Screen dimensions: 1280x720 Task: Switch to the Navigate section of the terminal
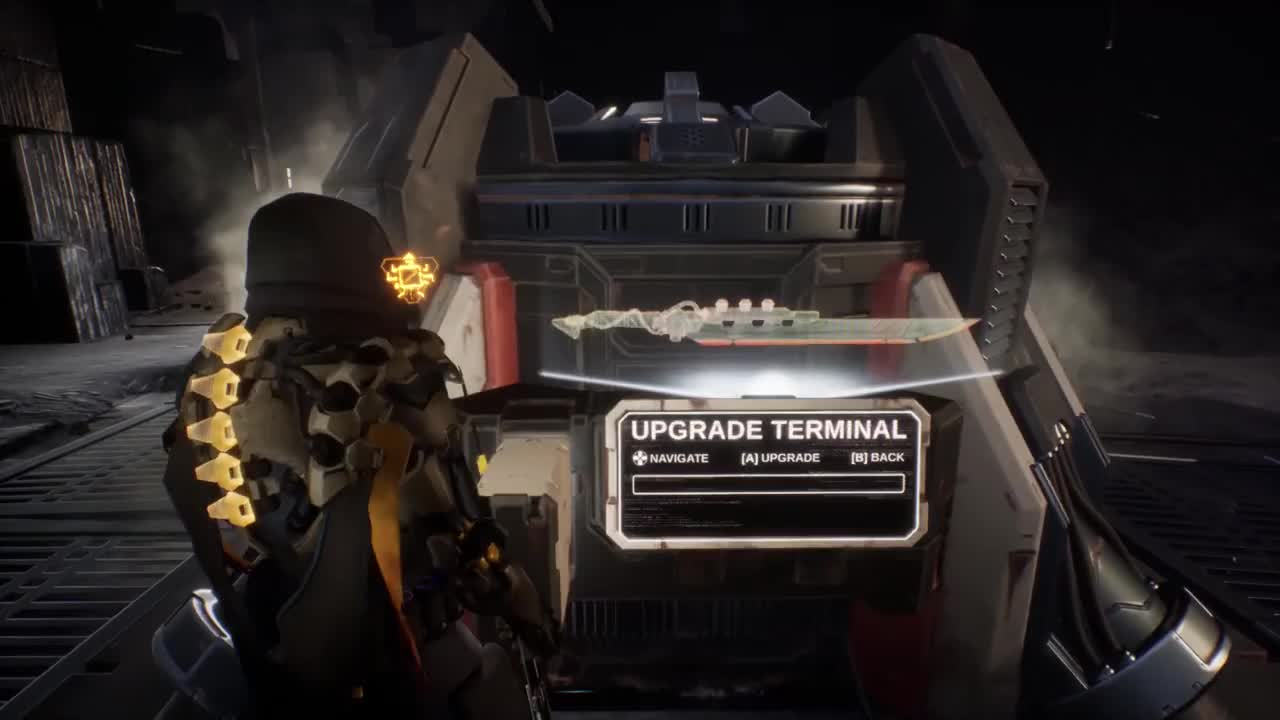(x=672, y=457)
